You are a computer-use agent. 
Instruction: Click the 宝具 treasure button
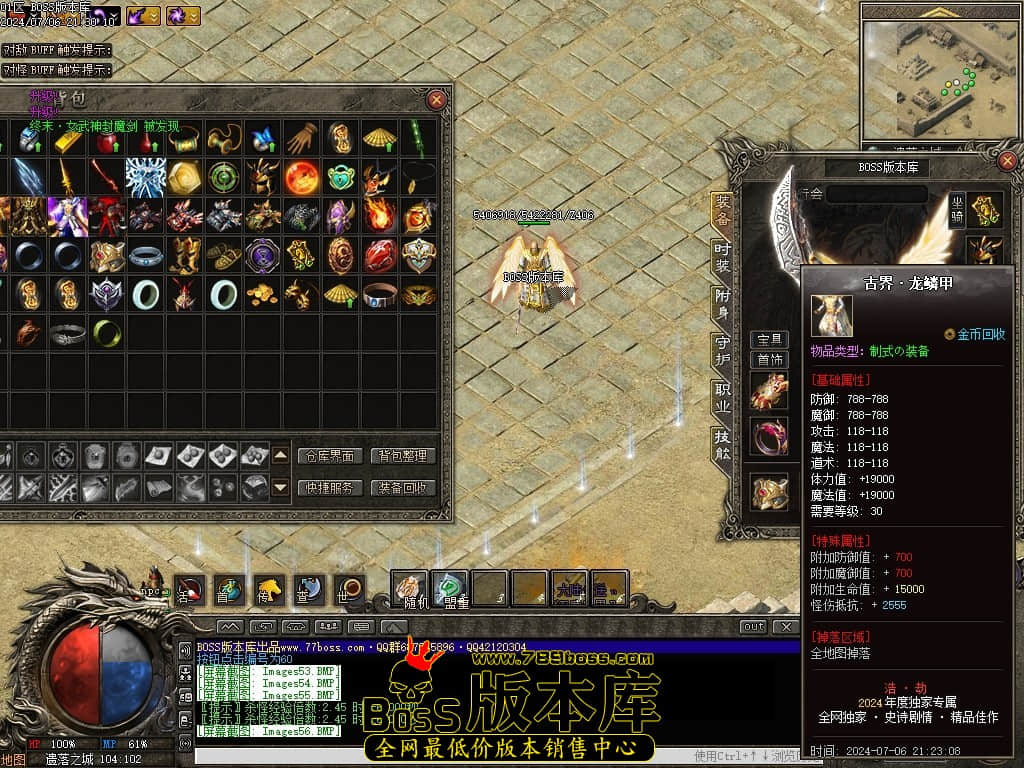[770, 340]
